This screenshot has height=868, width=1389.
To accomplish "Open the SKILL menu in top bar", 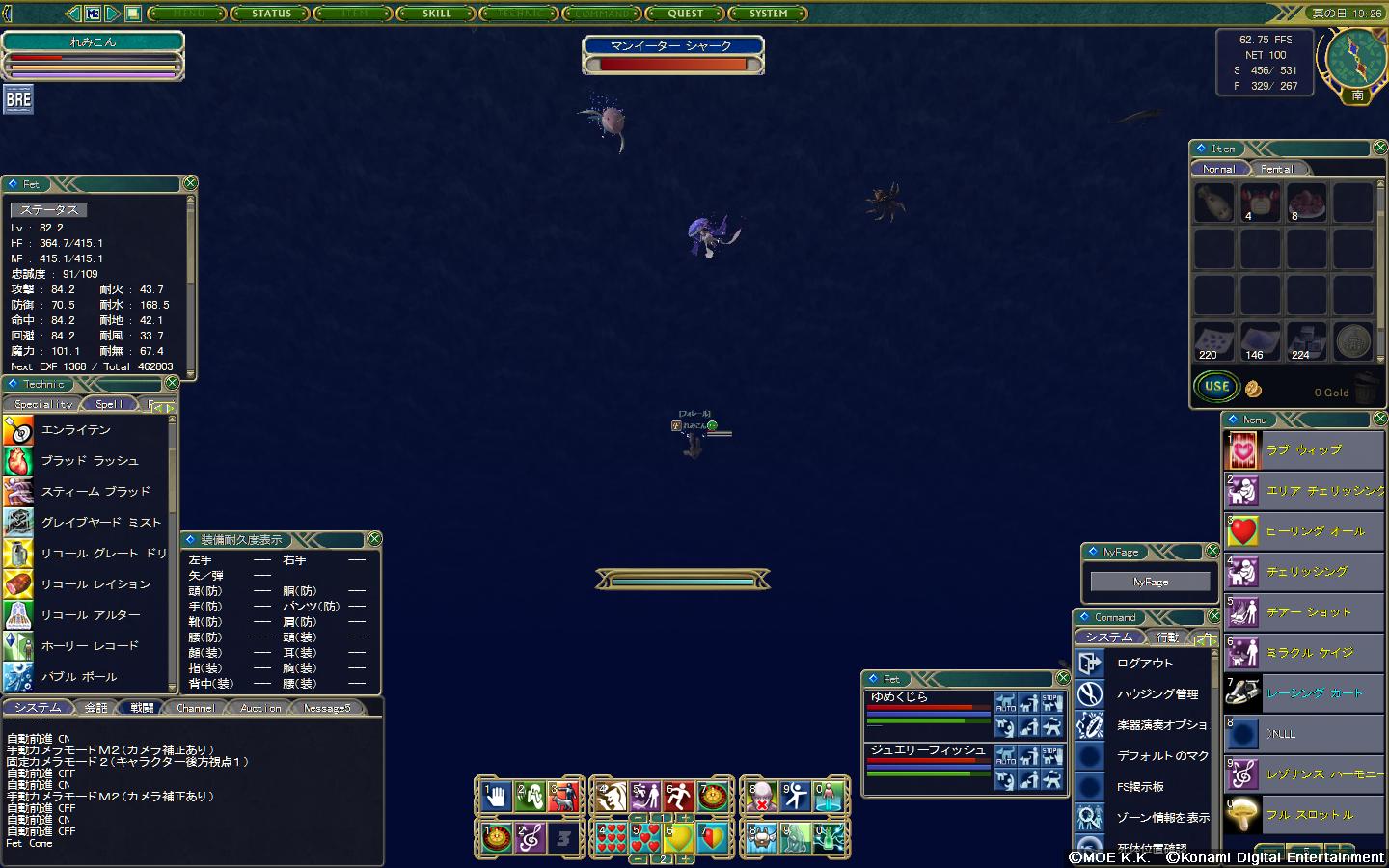I will pyautogui.click(x=436, y=14).
